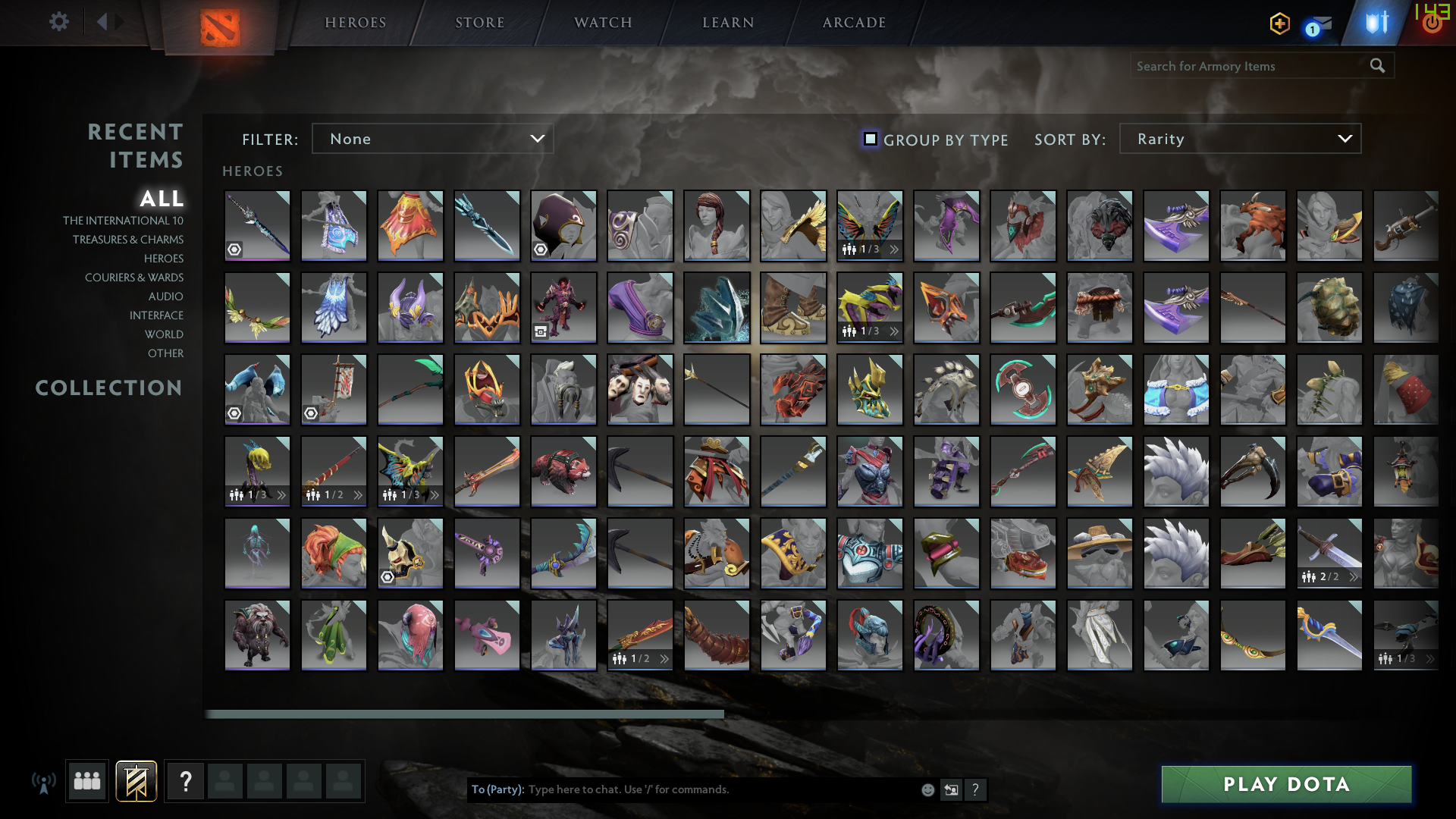Click the power button to exit
Viewport: 1456px width, 819px height.
(x=1432, y=22)
